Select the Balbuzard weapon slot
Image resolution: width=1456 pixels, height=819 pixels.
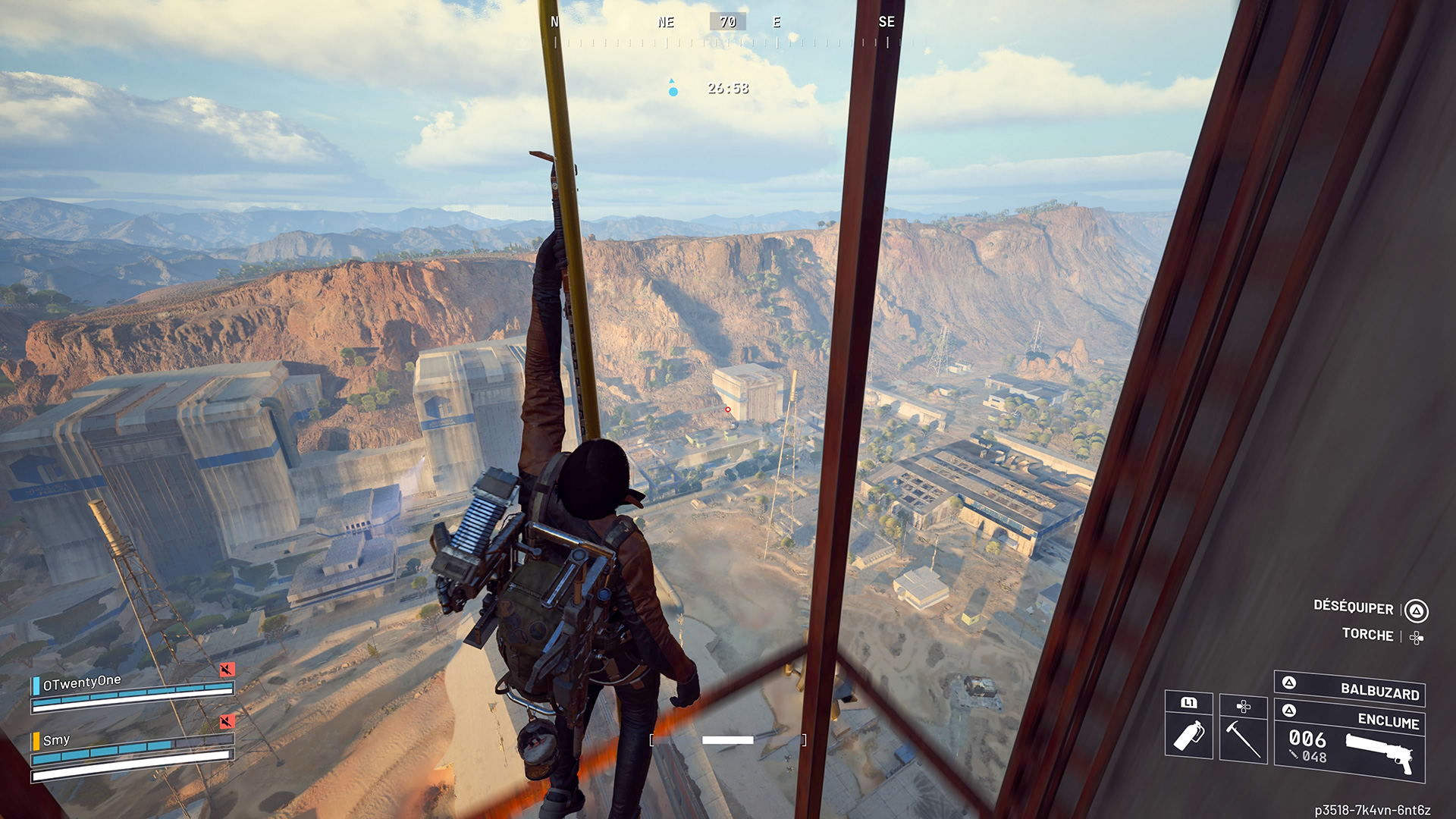(1350, 689)
